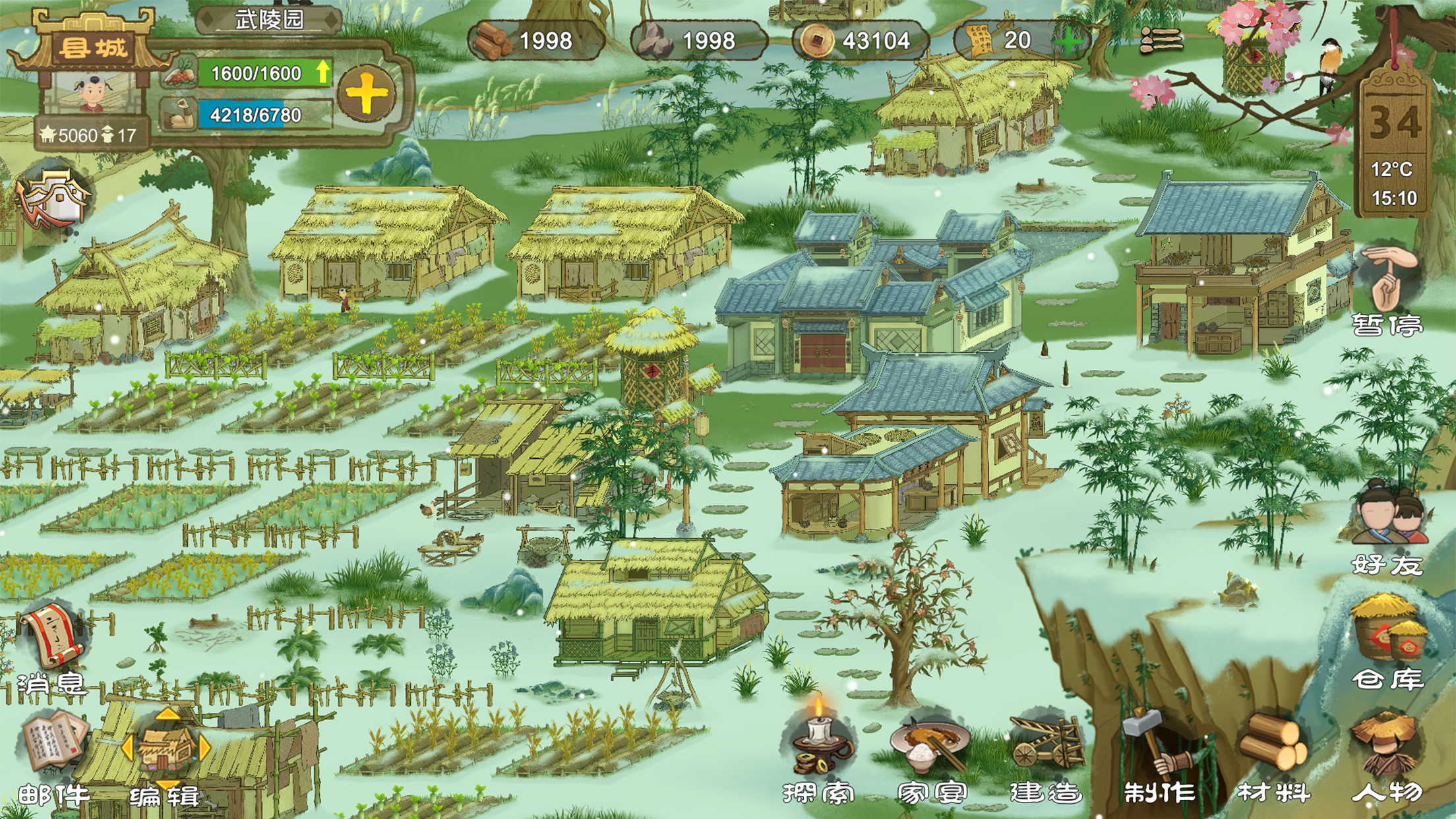This screenshot has height=819, width=1456.
Task: Click the yellow plus button beside the stamina bars
Action: click(x=367, y=94)
